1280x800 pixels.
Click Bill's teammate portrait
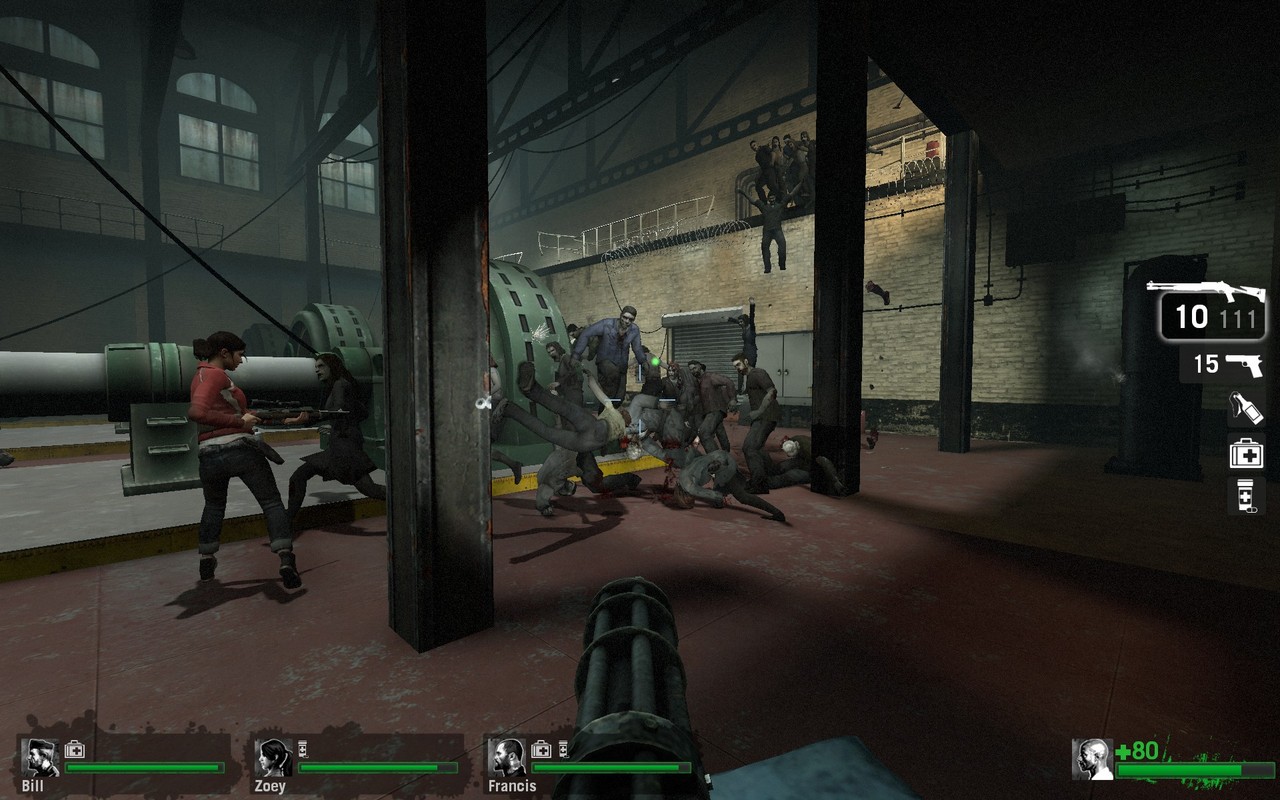40,758
